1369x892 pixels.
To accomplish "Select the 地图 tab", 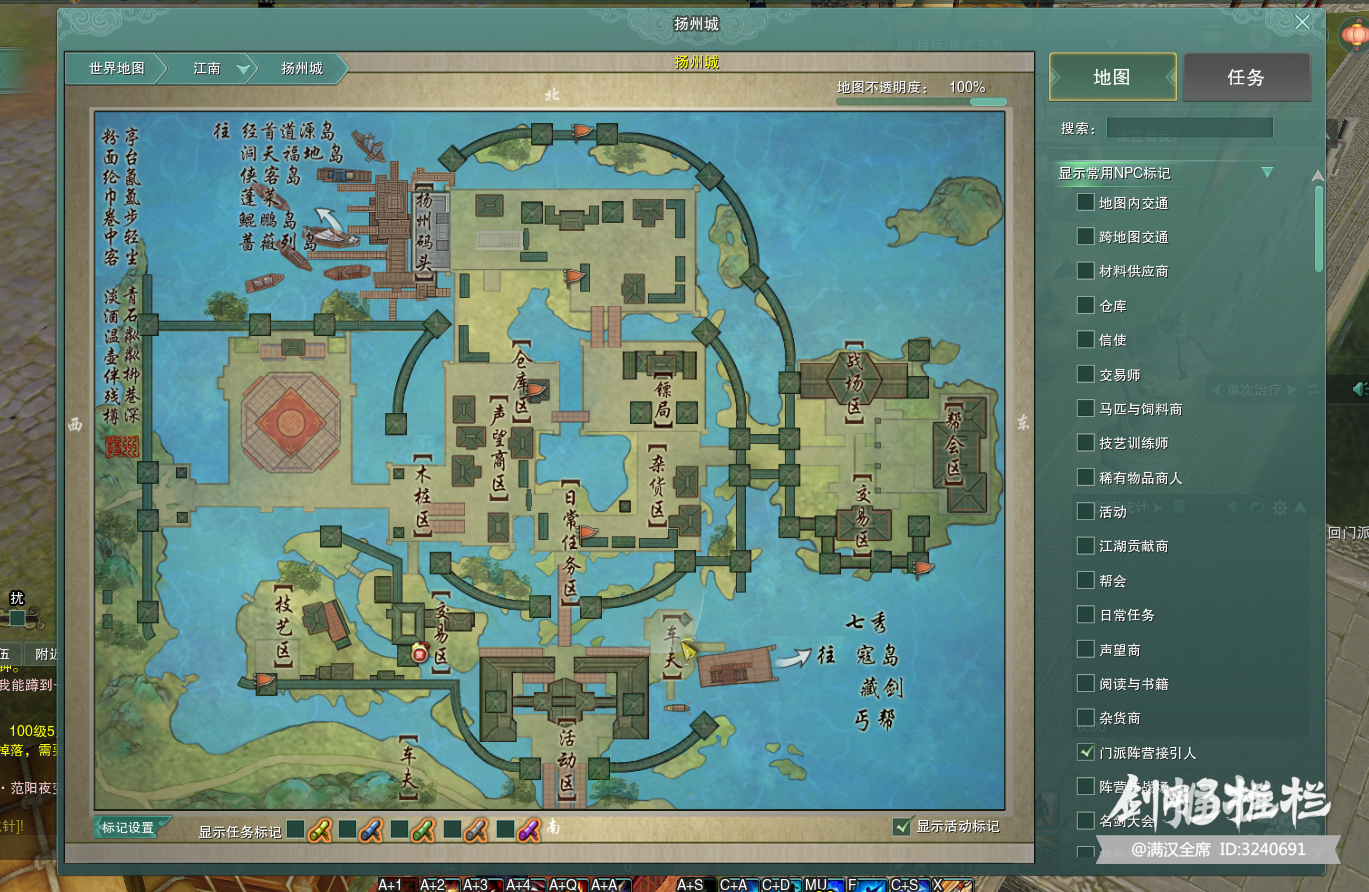I will coord(1112,77).
